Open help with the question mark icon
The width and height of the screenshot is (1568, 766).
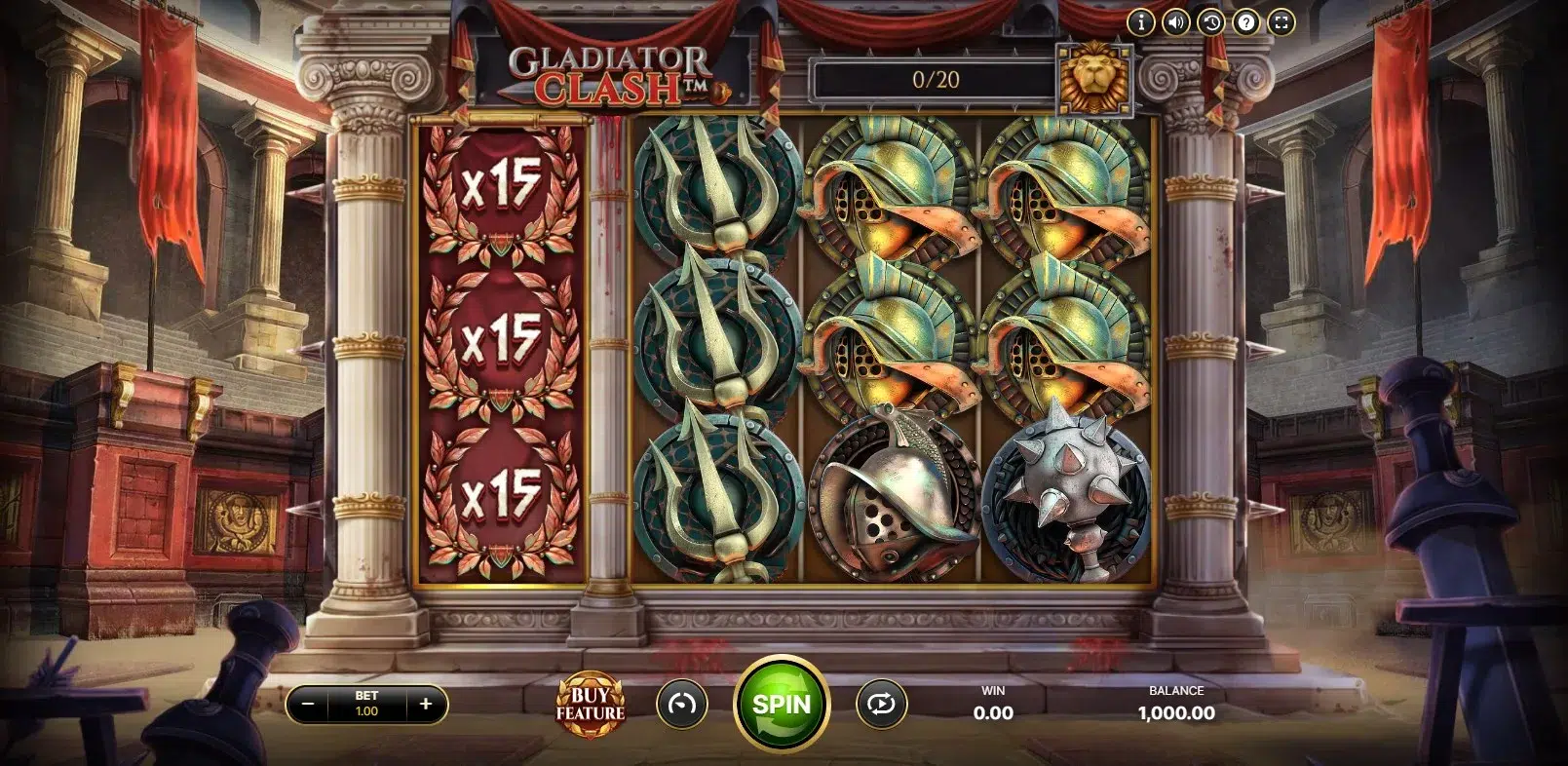1246,22
